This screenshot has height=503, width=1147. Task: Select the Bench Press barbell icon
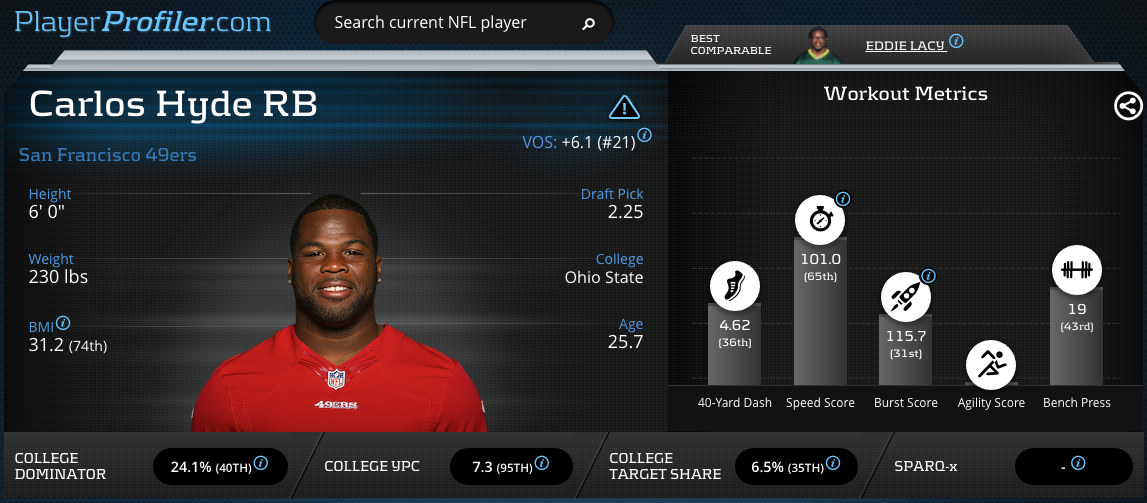(1076, 270)
